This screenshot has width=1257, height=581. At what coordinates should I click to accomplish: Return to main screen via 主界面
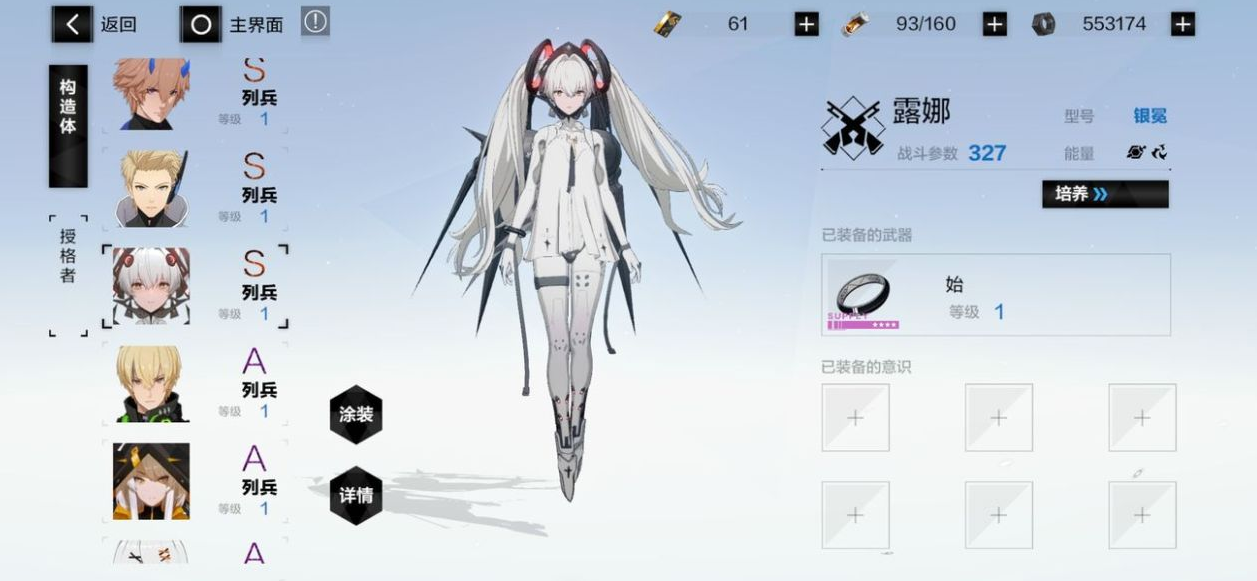click(233, 25)
